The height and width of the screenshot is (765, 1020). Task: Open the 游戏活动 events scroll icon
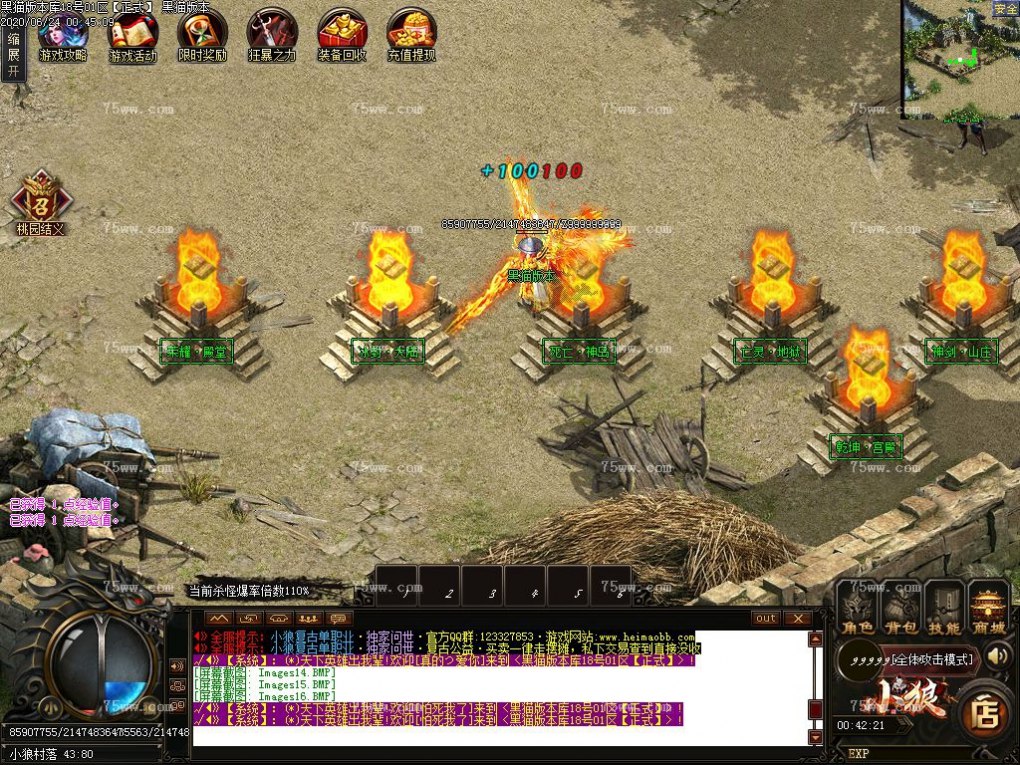pyautogui.click(x=132, y=35)
